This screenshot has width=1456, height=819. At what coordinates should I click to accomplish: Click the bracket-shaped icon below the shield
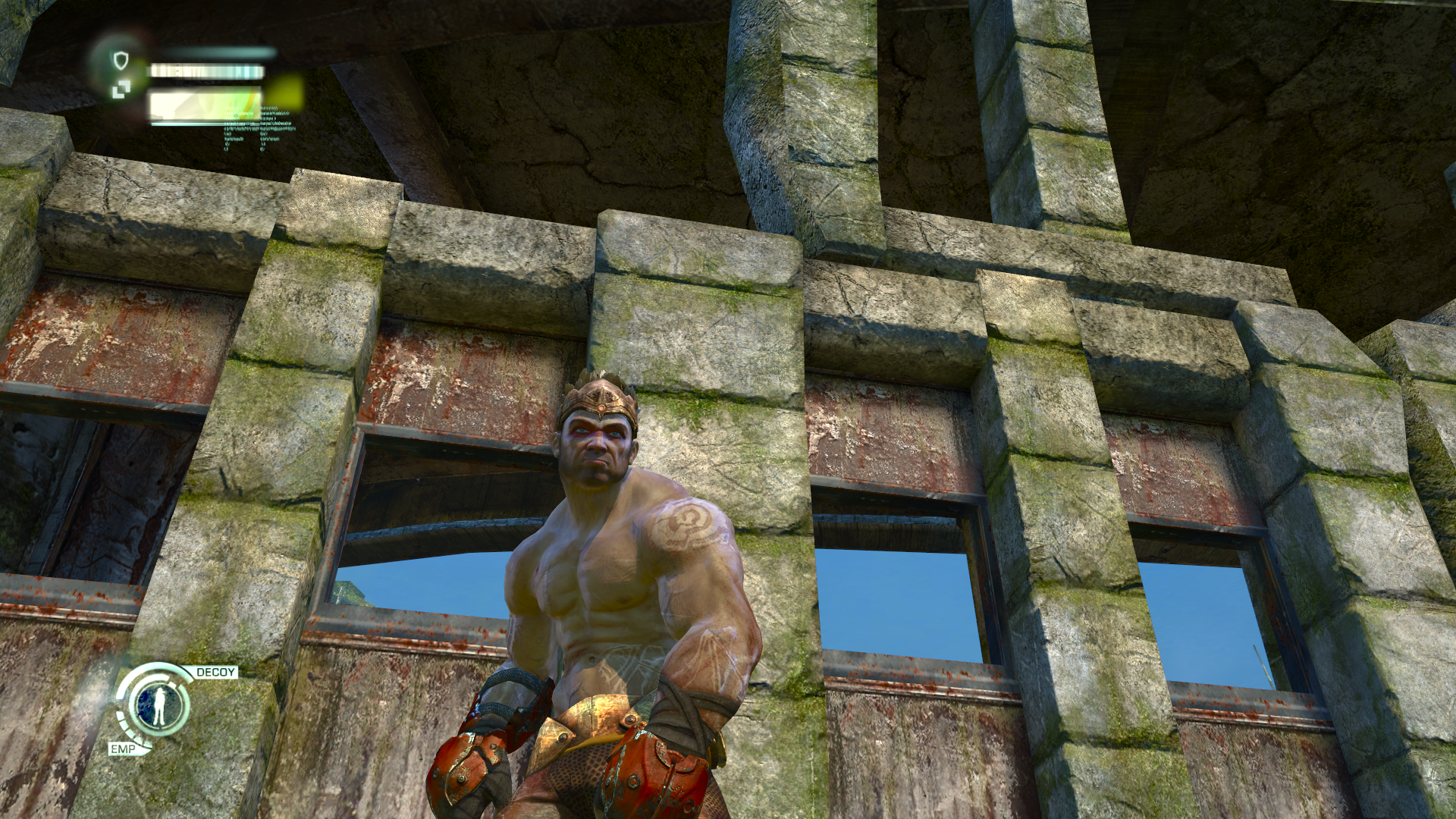tap(121, 91)
